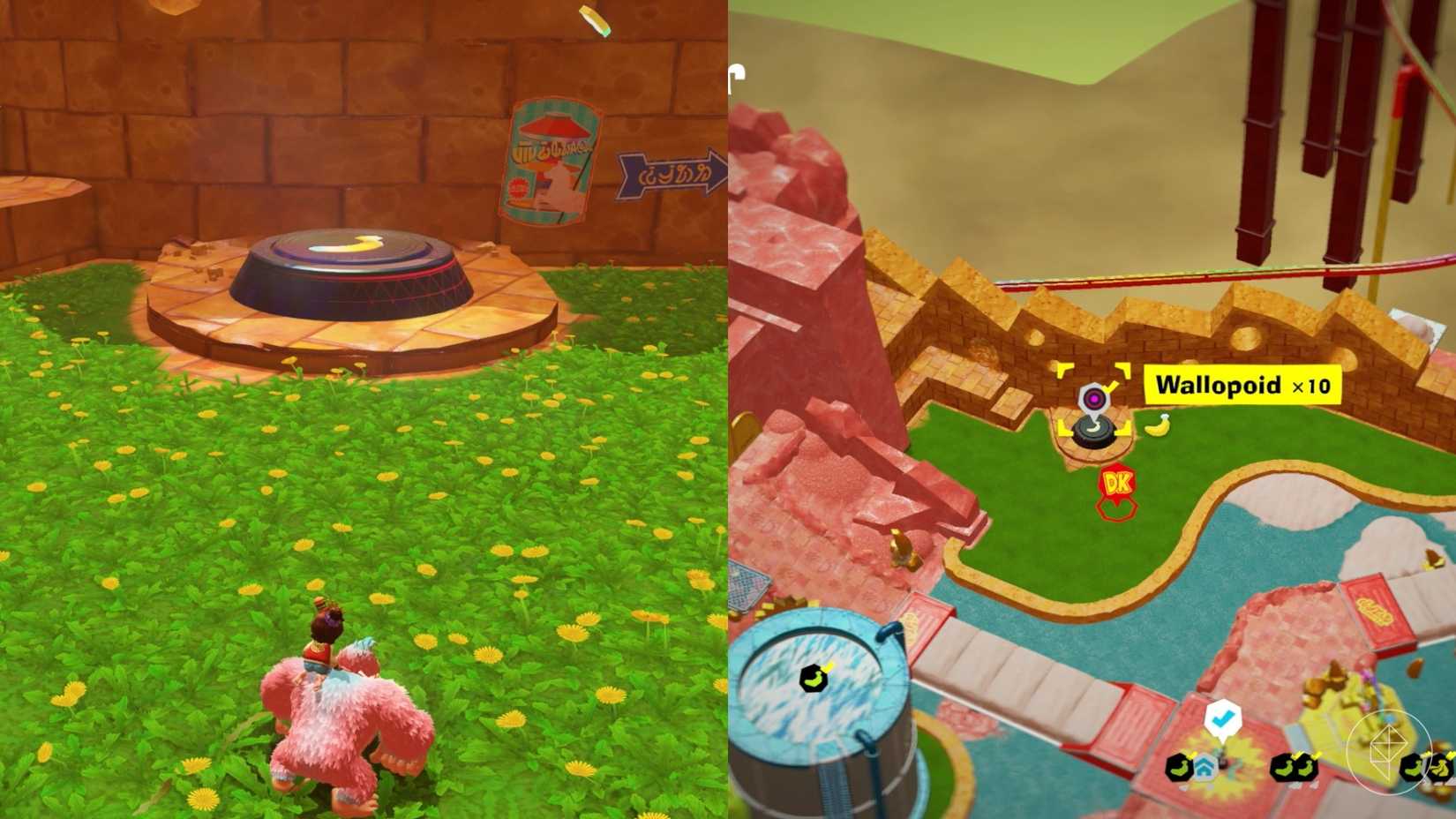Select the banana bunch icon at bottom right

click(1440, 768)
